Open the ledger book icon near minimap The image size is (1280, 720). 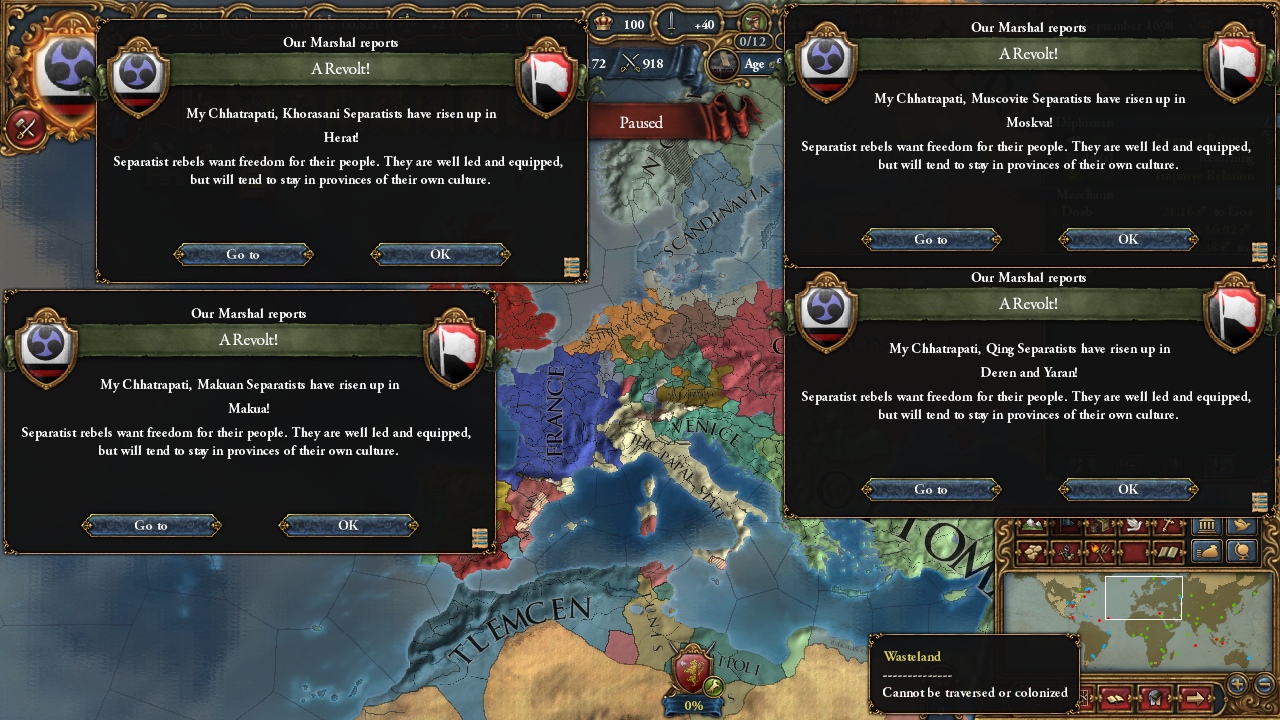[x=1115, y=700]
